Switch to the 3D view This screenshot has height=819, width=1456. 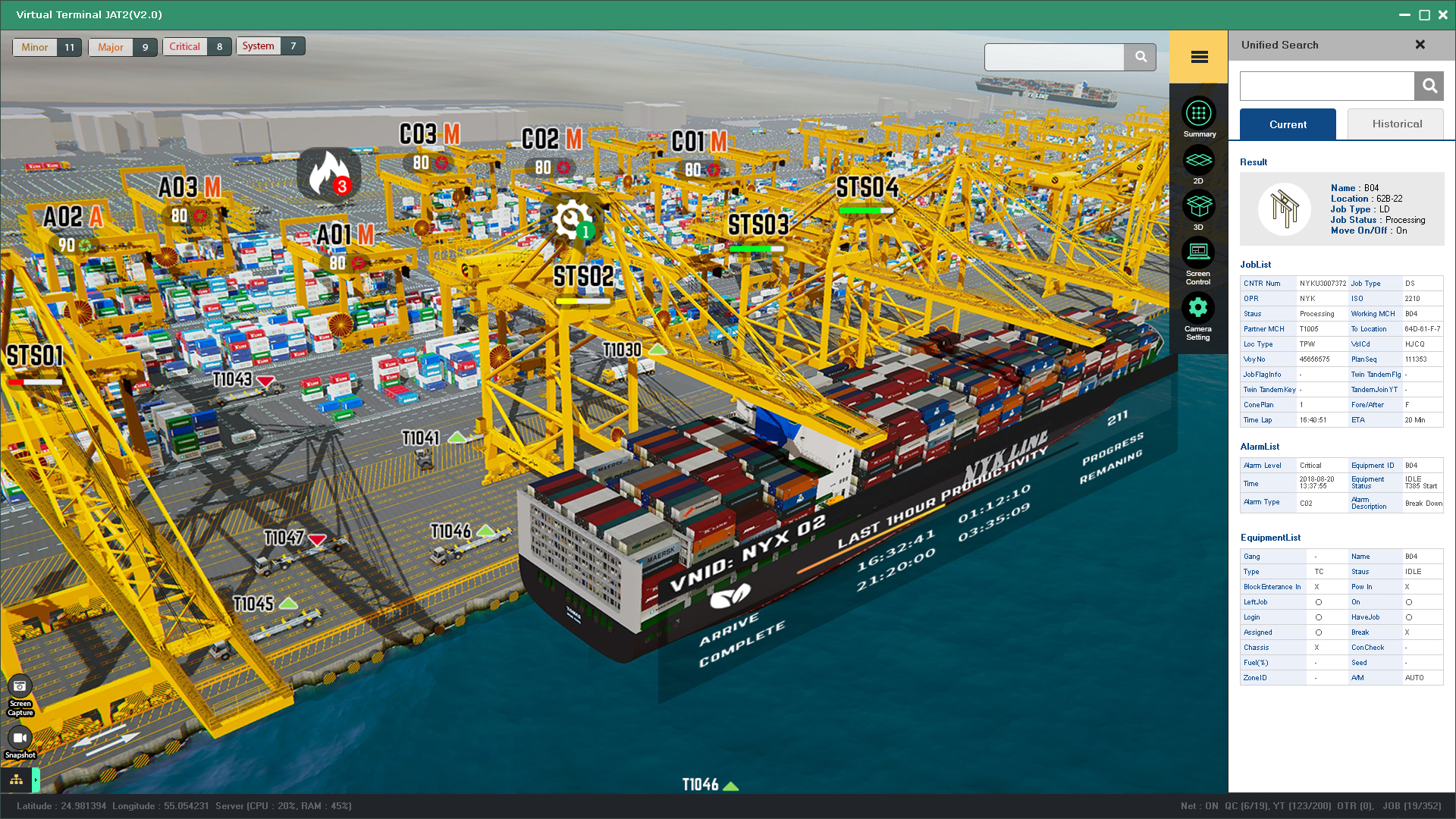click(1198, 206)
